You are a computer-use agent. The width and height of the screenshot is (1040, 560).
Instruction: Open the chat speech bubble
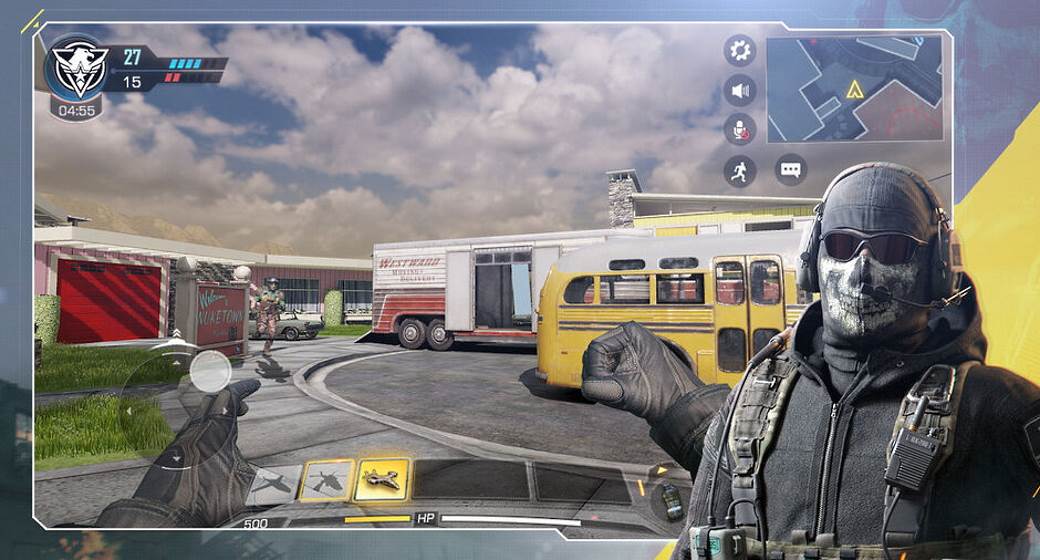click(x=791, y=170)
